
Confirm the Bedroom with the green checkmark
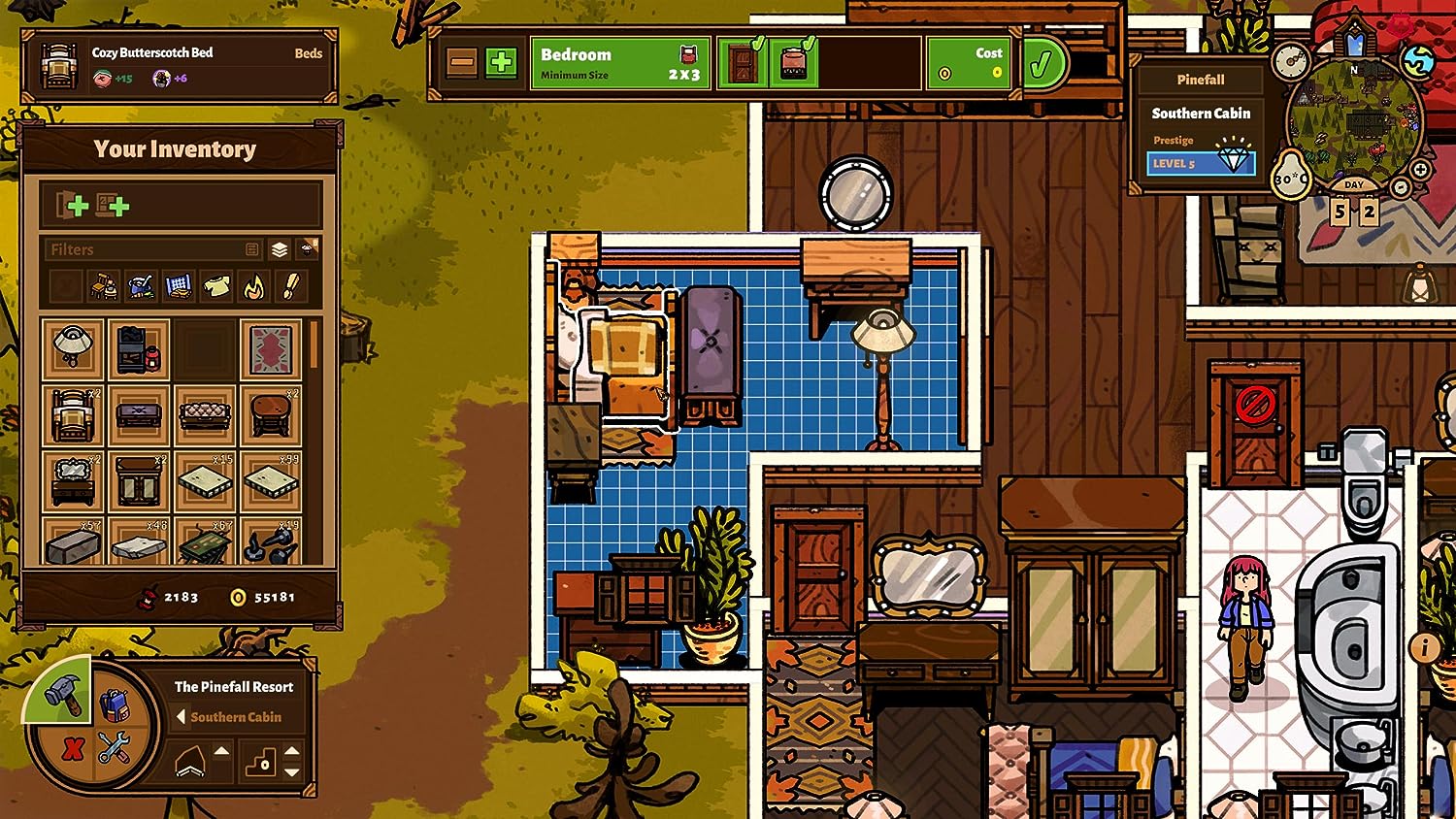coord(1042,62)
